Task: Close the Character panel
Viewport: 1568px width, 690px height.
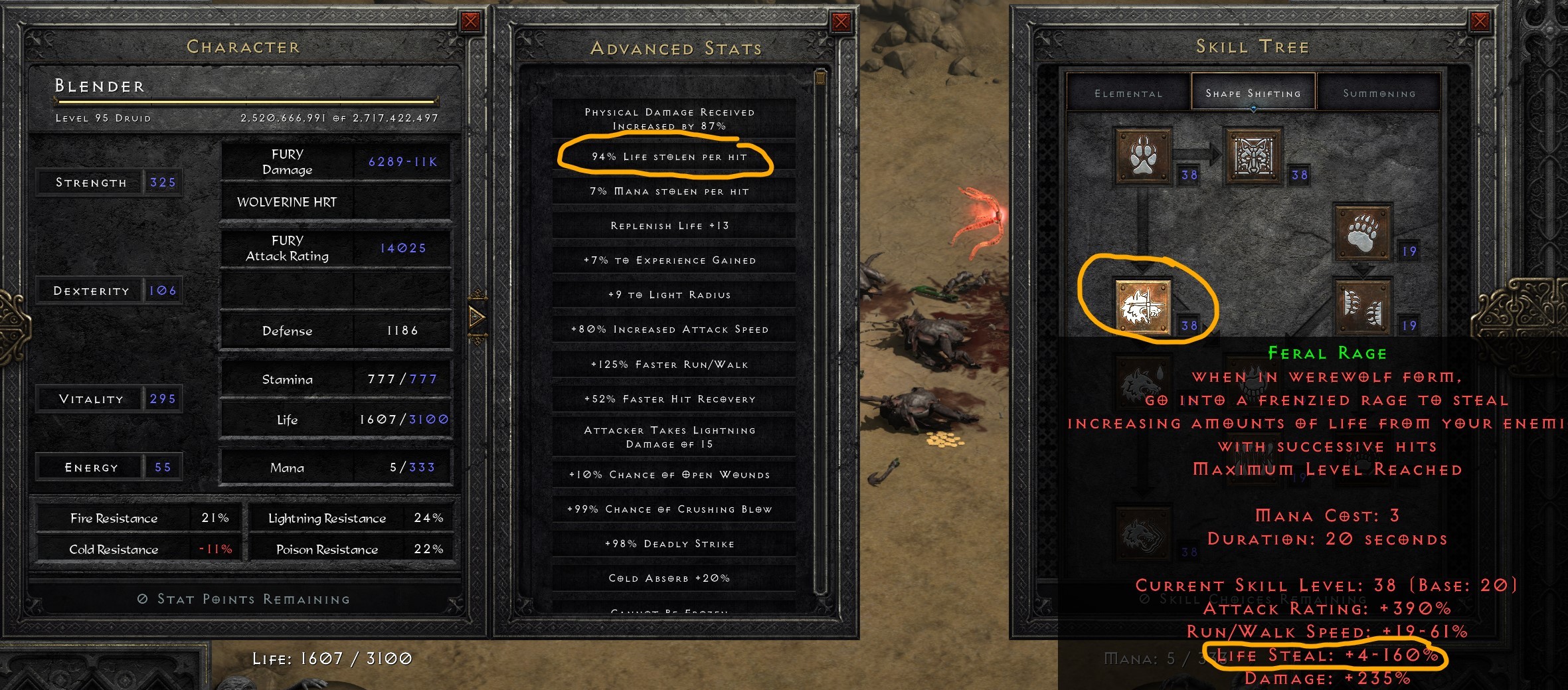Action: (472, 20)
